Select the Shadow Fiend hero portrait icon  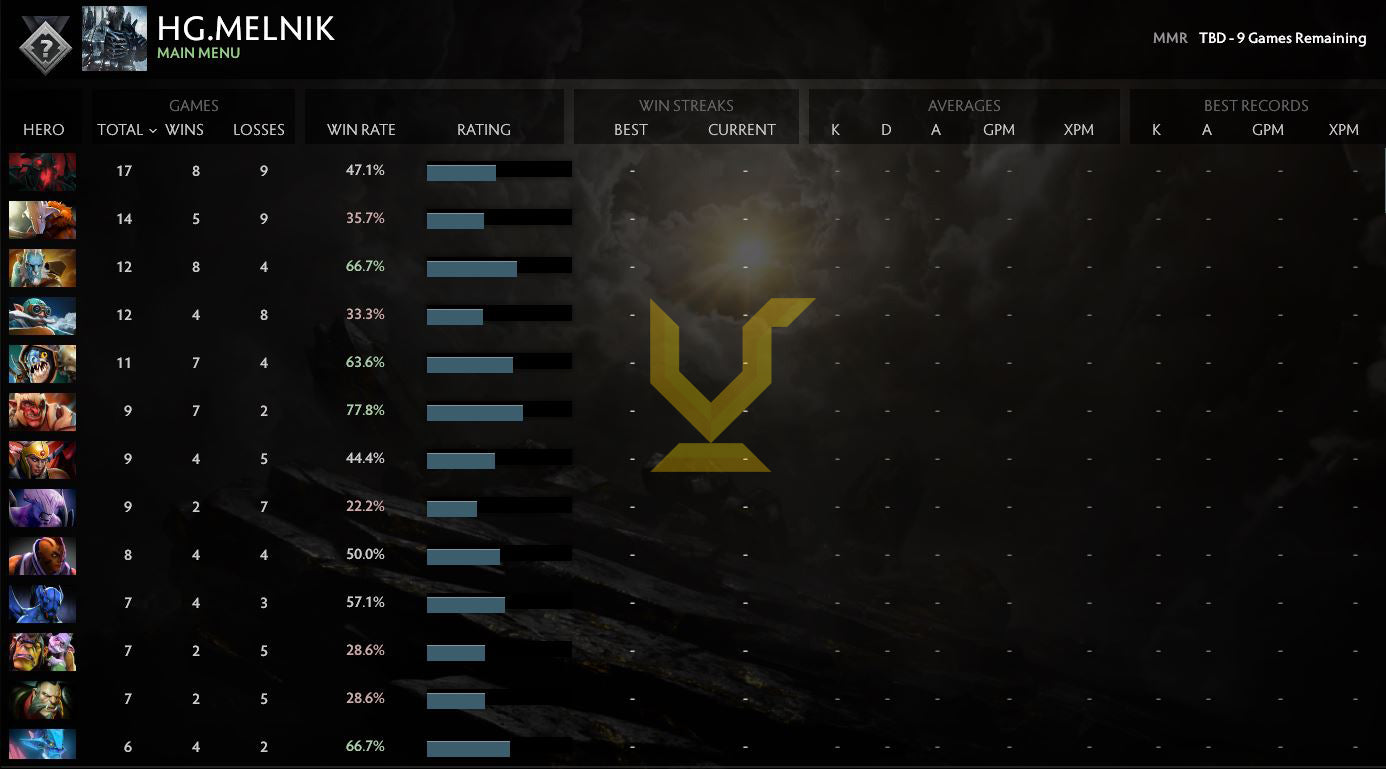(42, 170)
